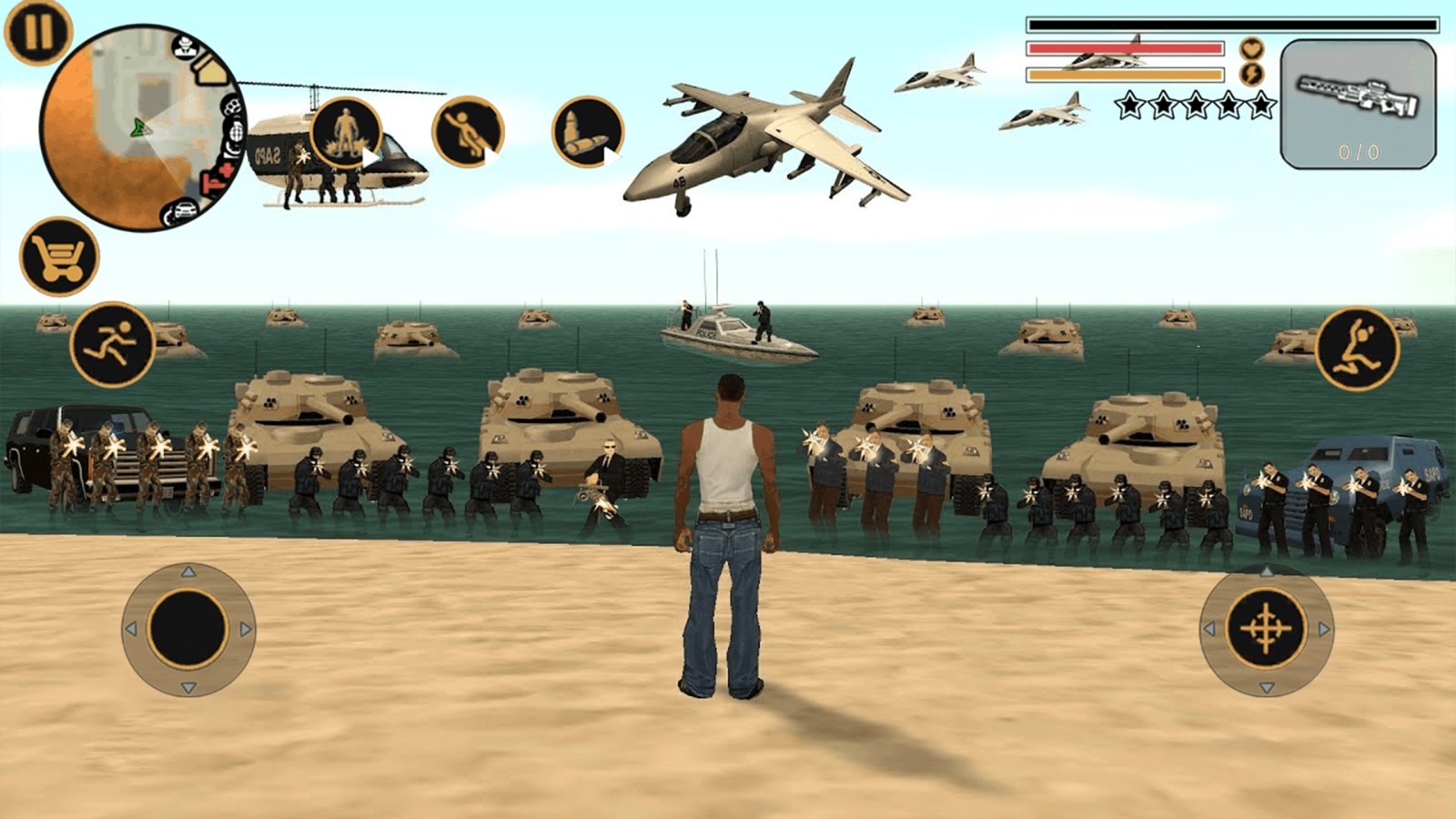Click the house marker on the minimap
The image size is (1456, 819).
211,68
